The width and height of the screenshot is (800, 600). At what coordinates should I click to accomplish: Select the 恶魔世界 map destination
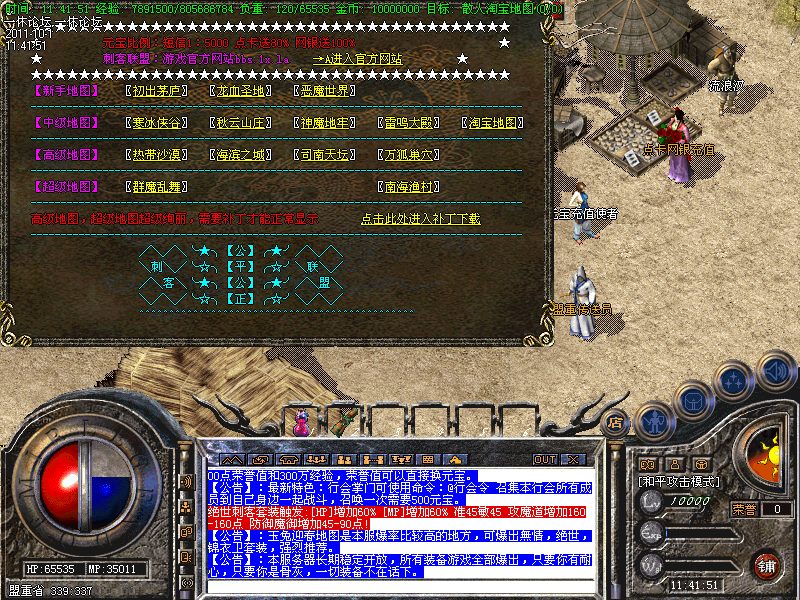[x=325, y=91]
